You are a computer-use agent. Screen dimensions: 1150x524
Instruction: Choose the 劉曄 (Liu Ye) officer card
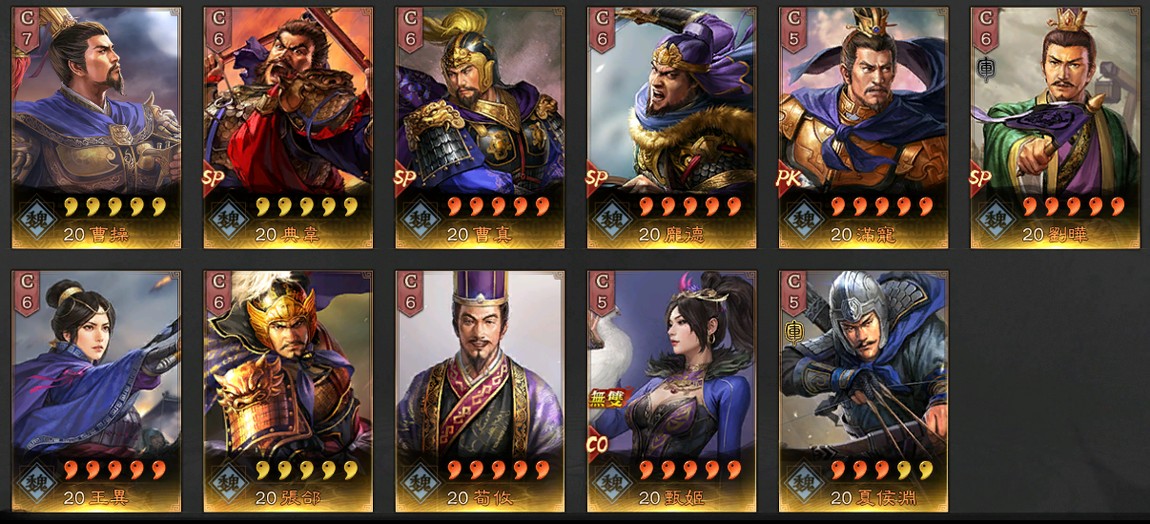tap(1055, 128)
